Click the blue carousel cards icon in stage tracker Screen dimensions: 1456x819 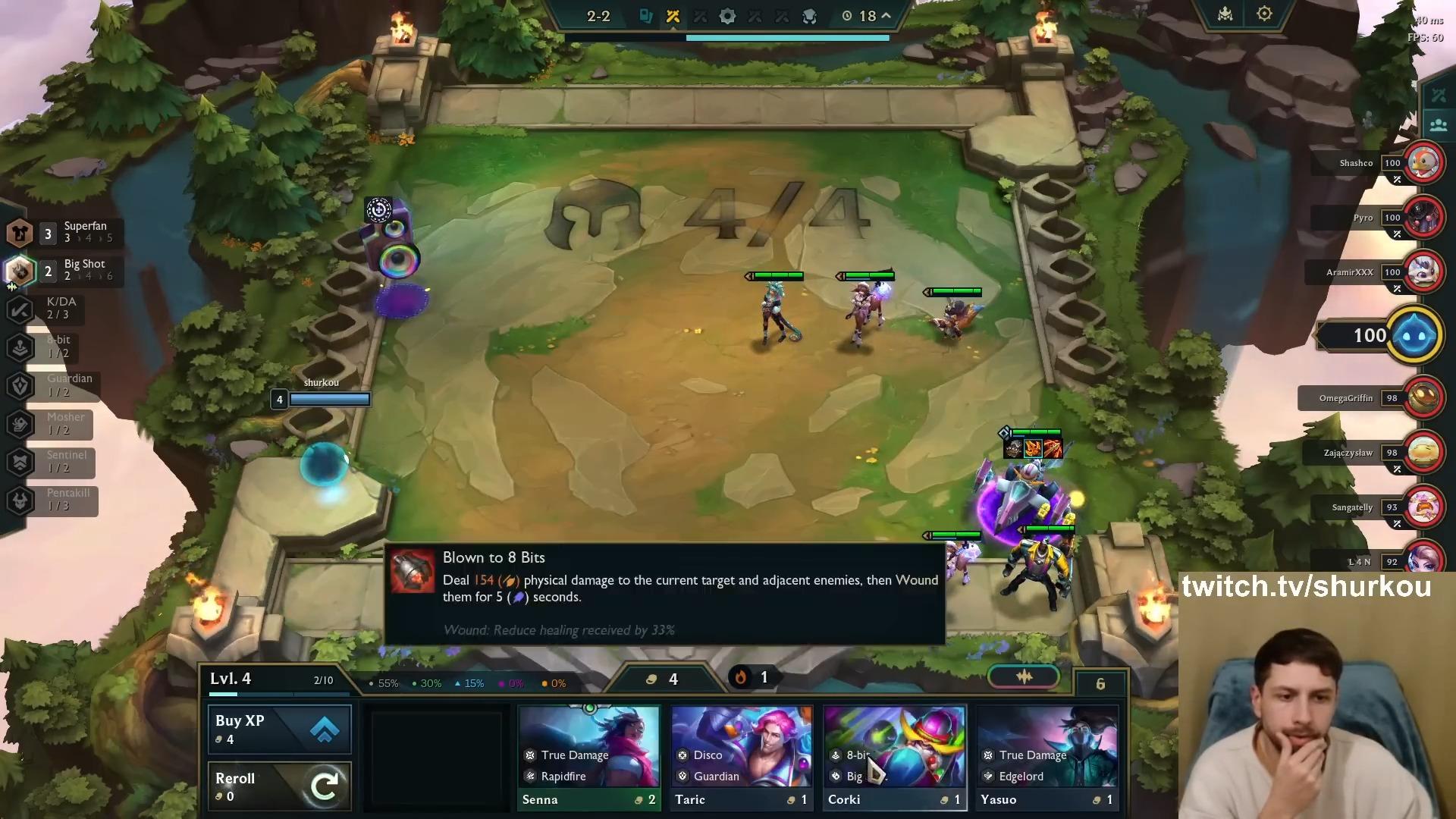pyautogui.click(x=645, y=16)
